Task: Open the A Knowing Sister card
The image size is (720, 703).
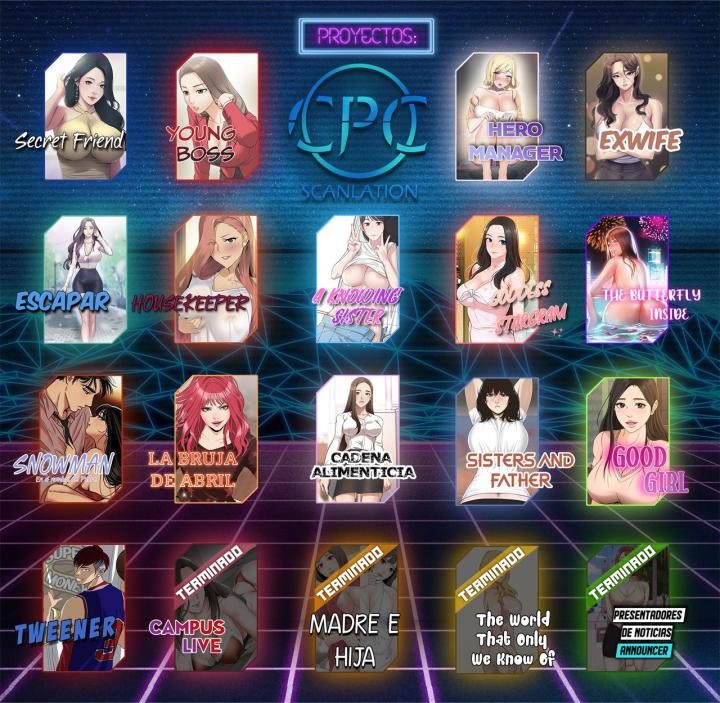Action: (x=357, y=277)
